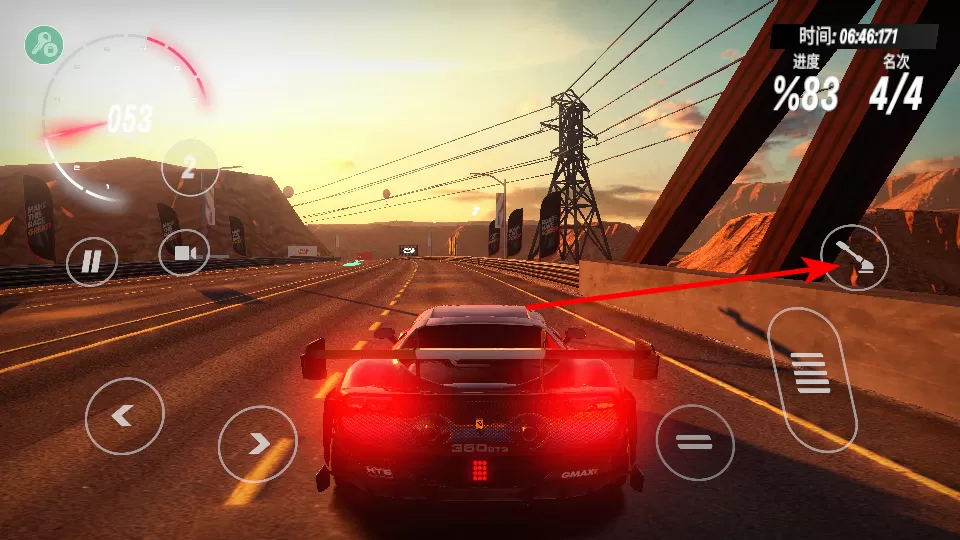This screenshot has height=540, width=960.
Task: Hit the tall accelerator pedal
Action: 812,377
